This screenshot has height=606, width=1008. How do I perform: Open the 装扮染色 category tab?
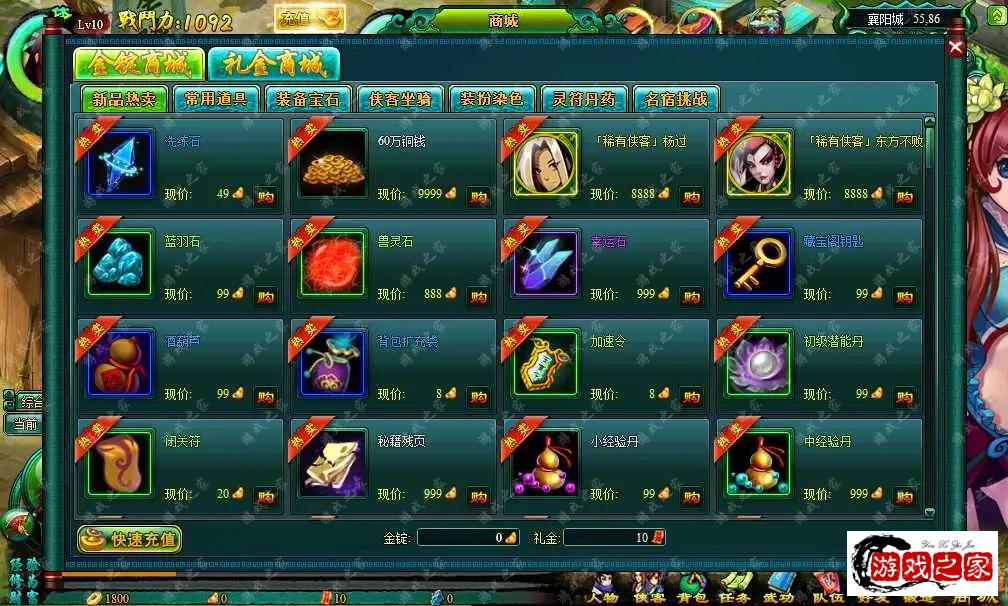[x=492, y=99]
